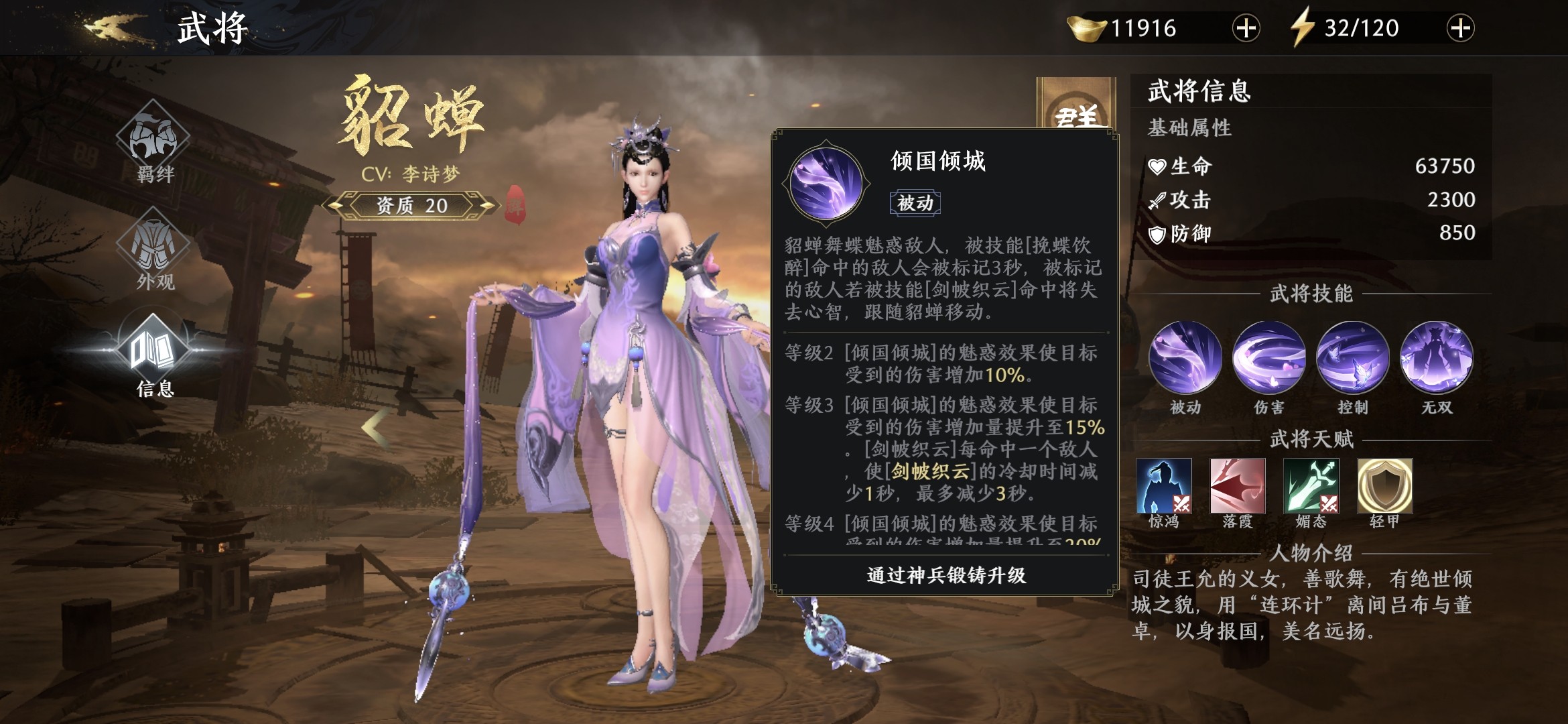
Task: Choose the 轻甲 light armor talent
Action: pyautogui.click(x=1385, y=486)
